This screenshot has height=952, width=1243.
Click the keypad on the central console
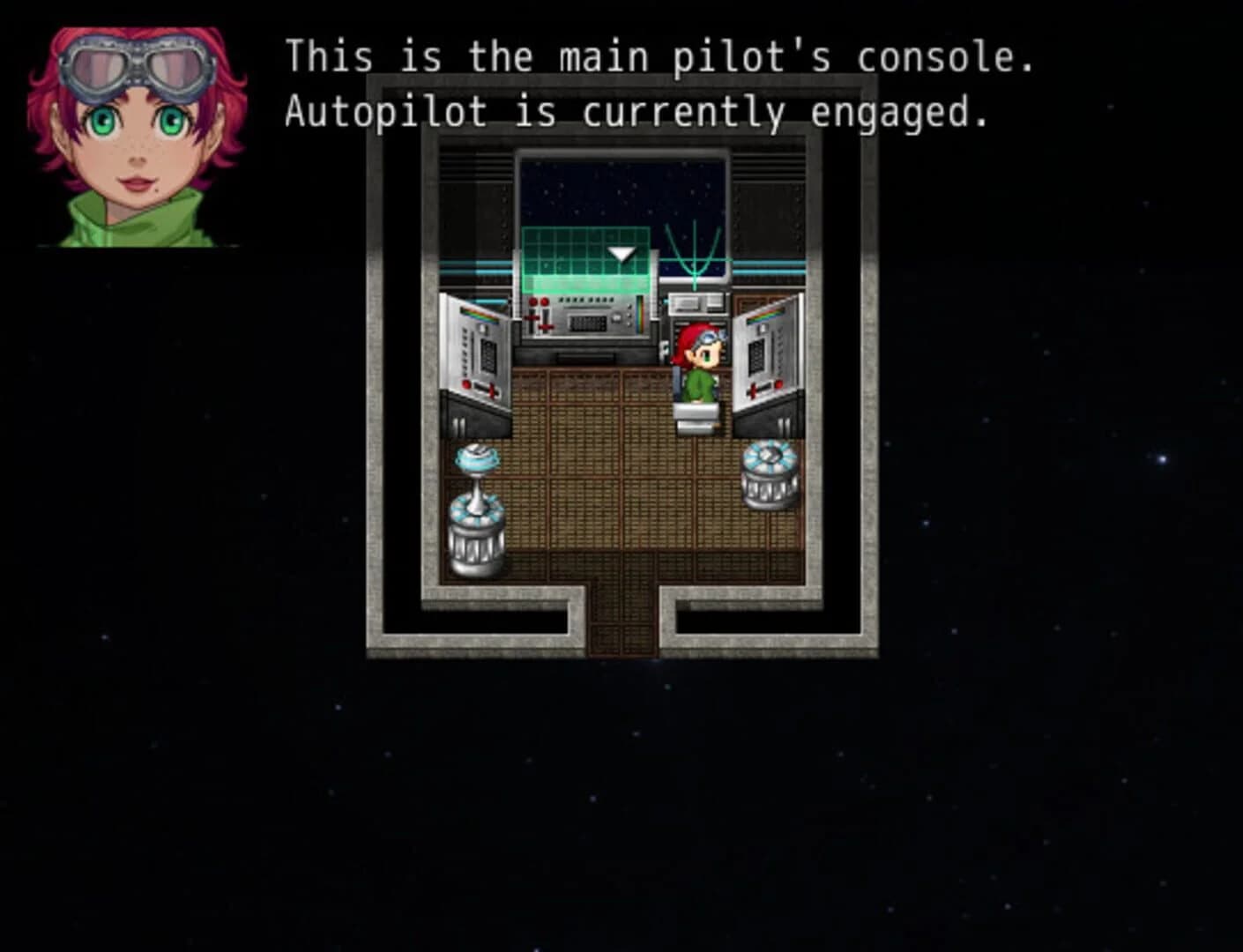coord(589,324)
